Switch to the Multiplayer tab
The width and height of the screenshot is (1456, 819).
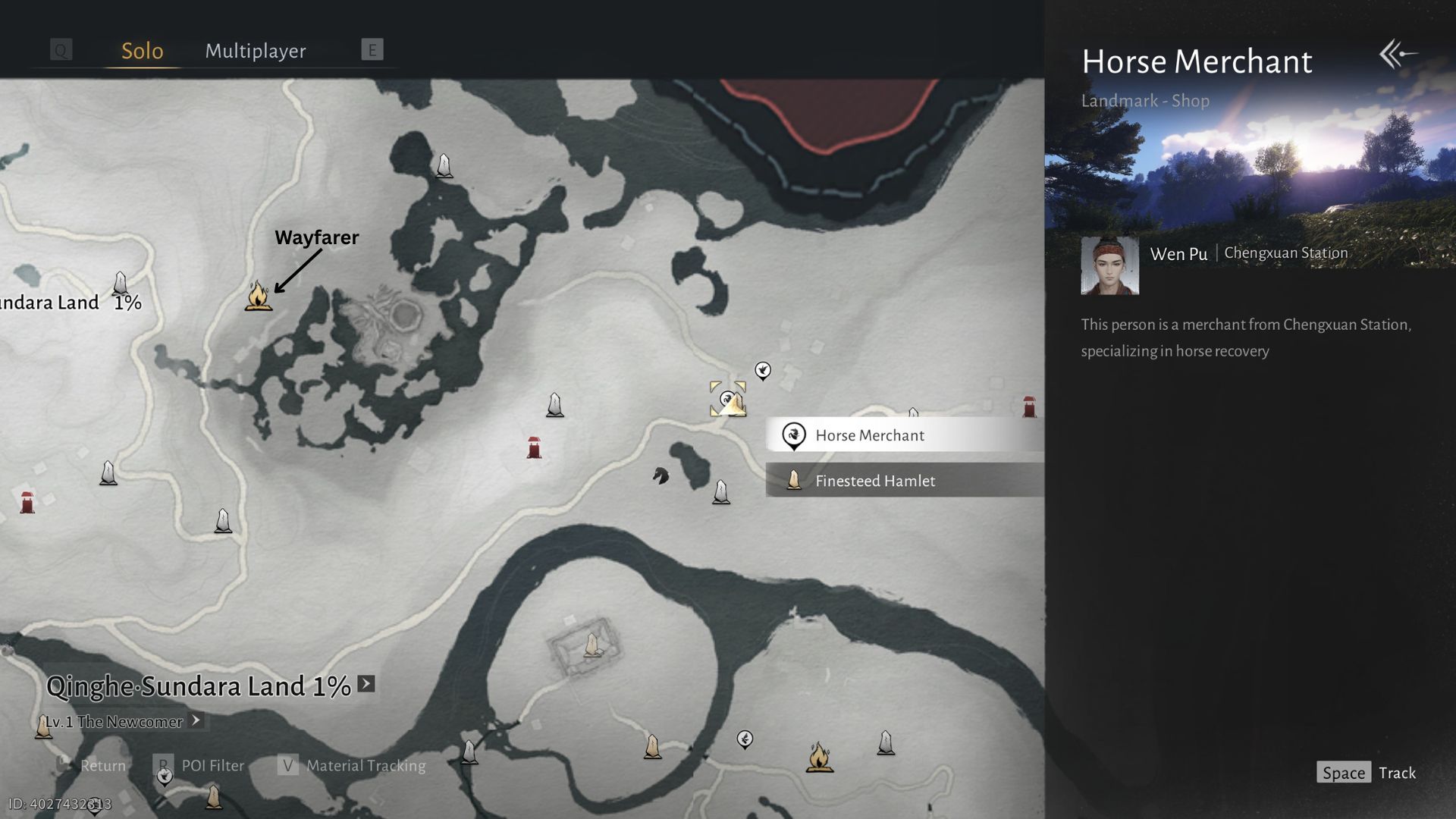pos(255,50)
